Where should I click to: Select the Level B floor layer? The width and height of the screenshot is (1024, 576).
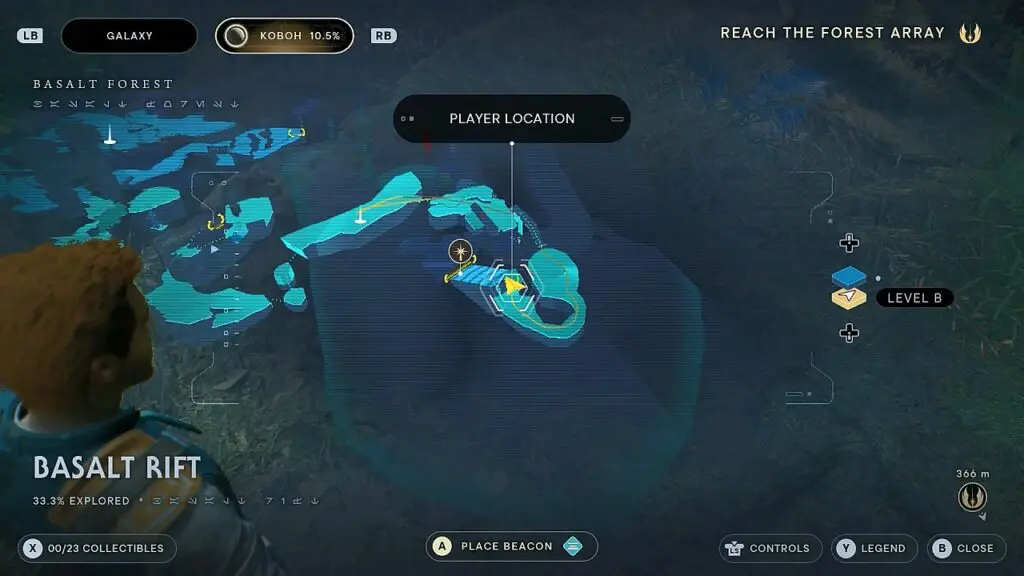(x=913, y=298)
